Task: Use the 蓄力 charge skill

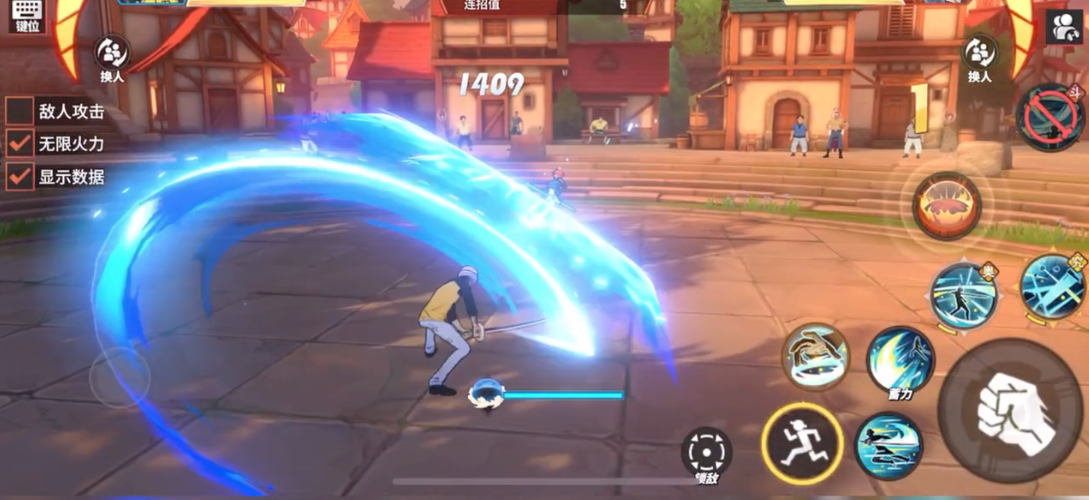Action: click(x=900, y=360)
